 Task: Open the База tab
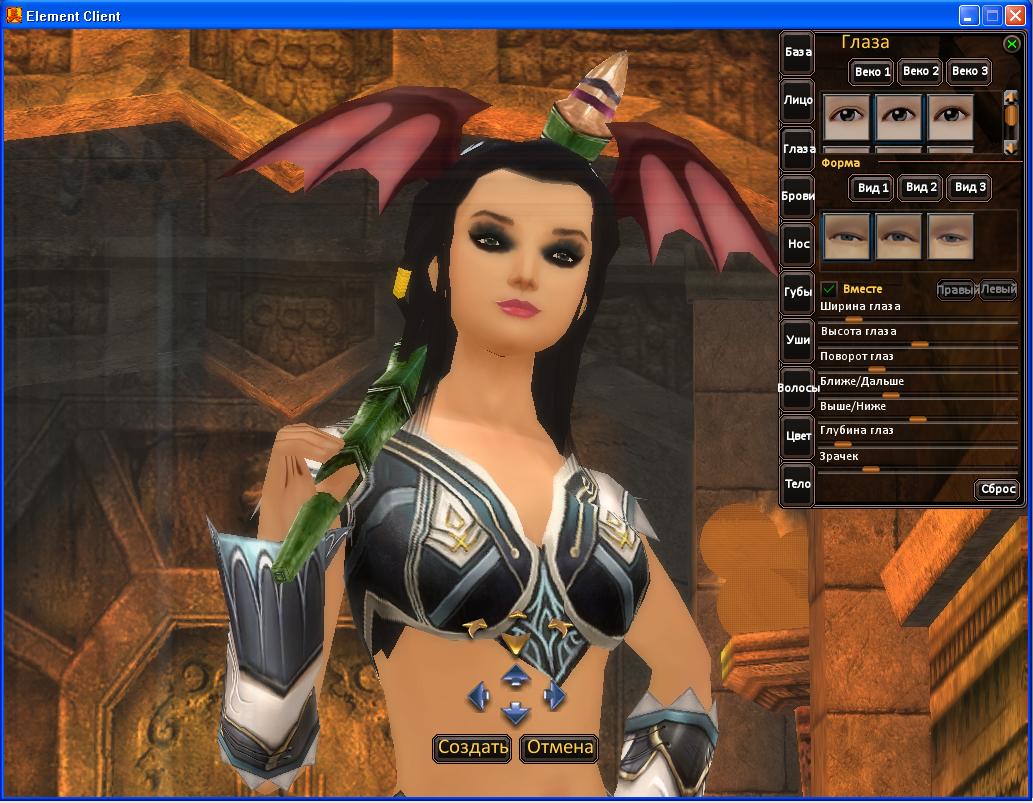tap(797, 52)
